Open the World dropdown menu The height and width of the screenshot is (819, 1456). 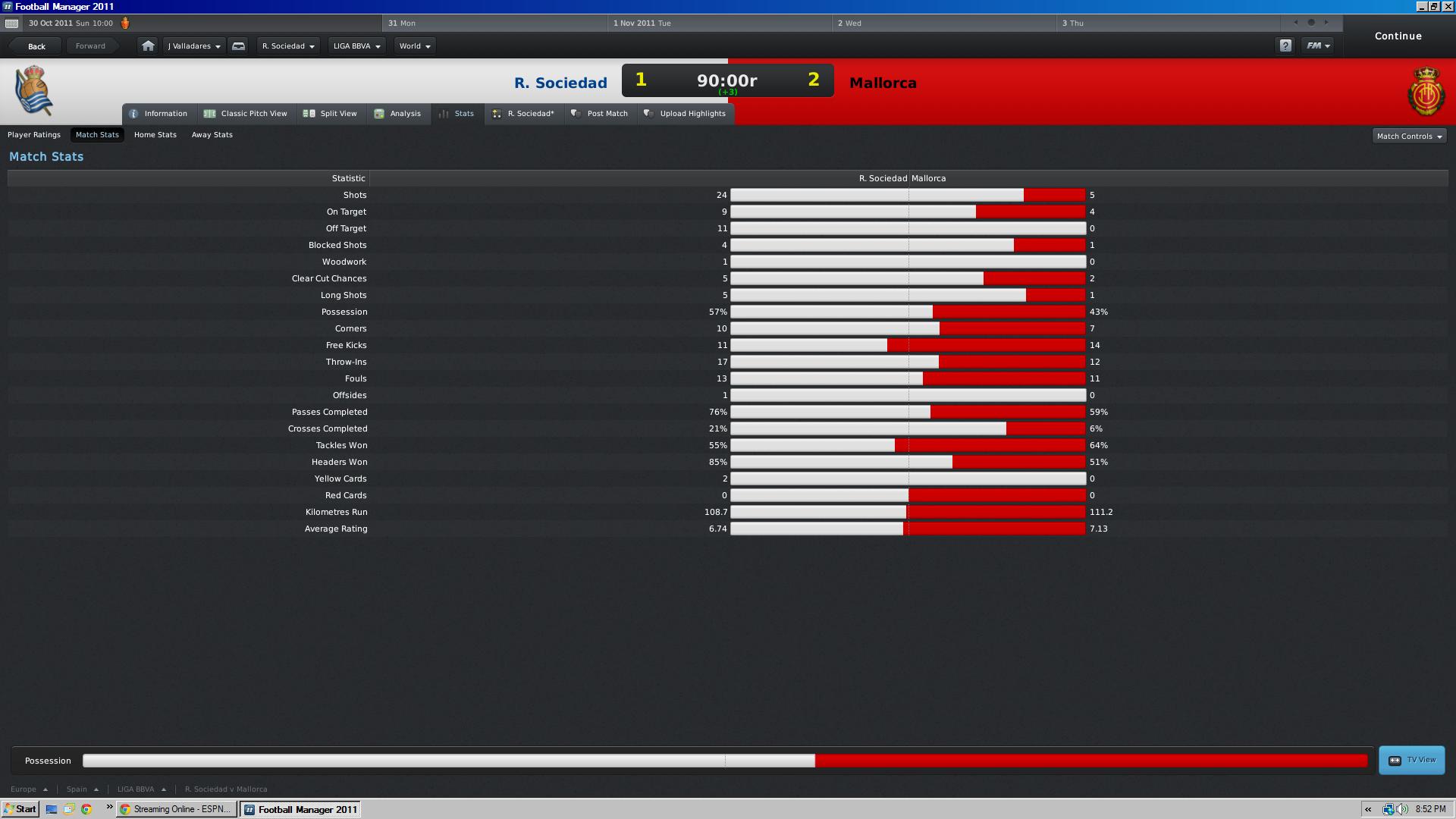click(x=415, y=46)
